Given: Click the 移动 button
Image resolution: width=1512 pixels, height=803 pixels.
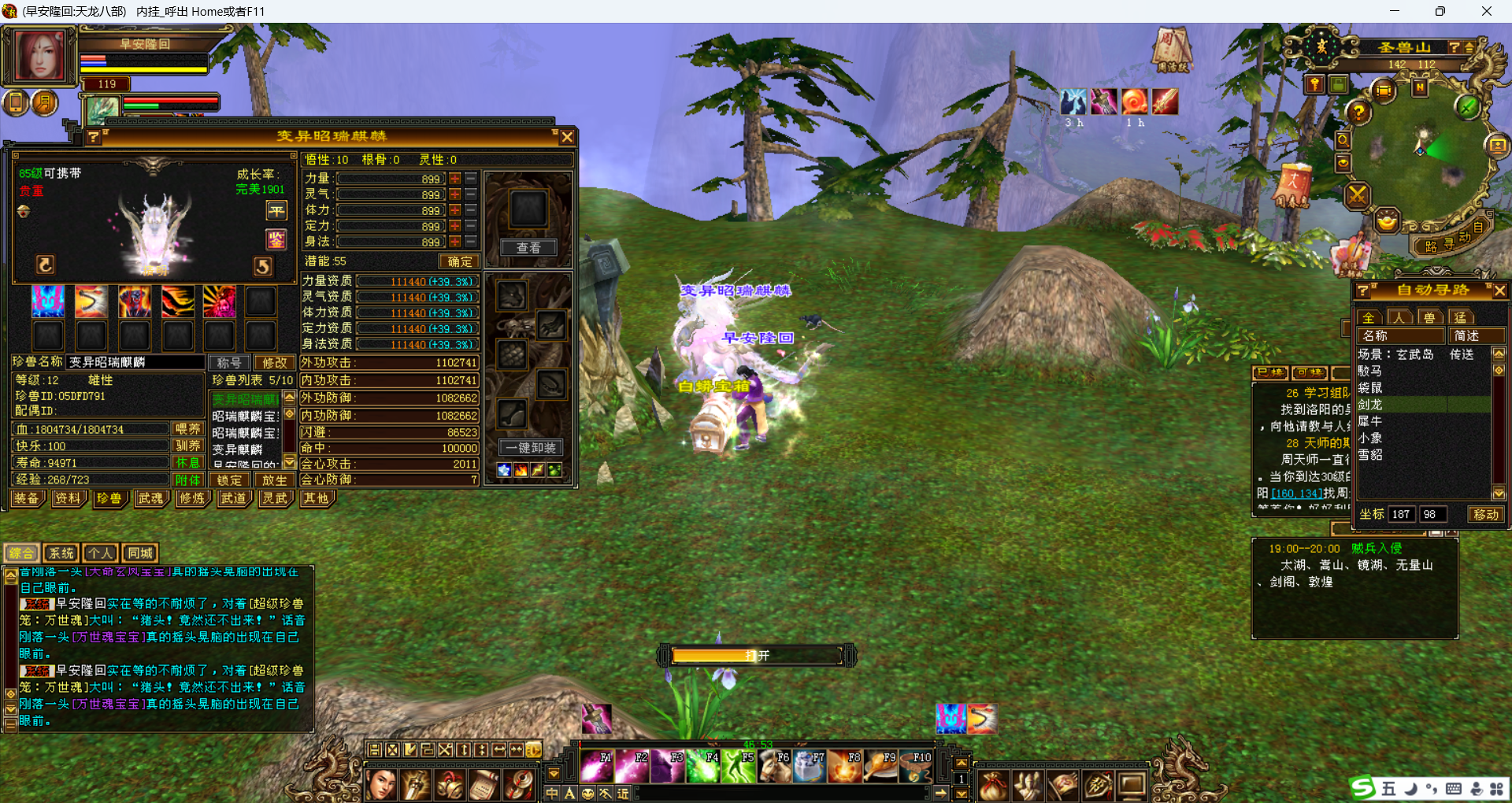Looking at the screenshot, I should pyautogui.click(x=1486, y=514).
